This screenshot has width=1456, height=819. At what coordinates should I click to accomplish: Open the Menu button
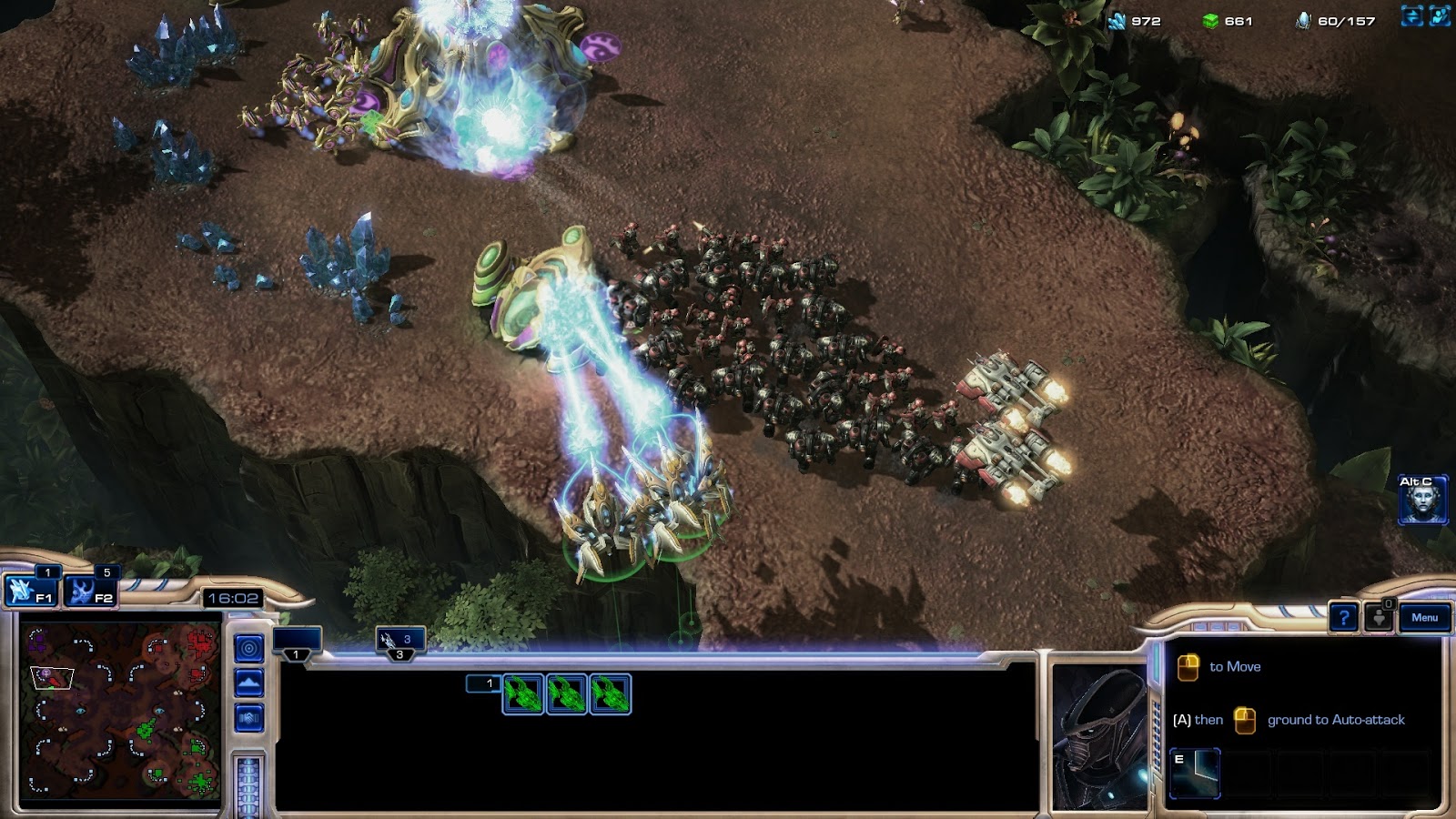point(1424,617)
